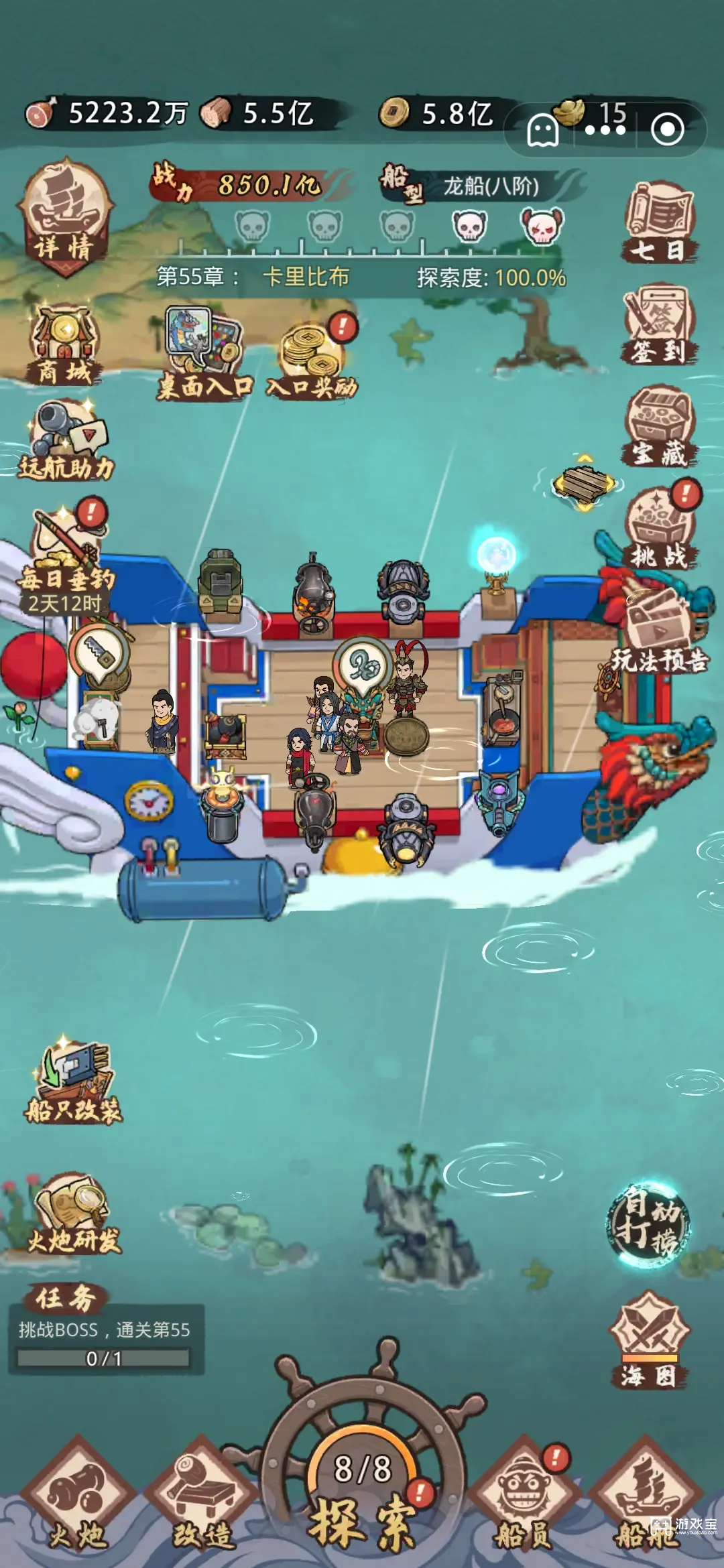Image resolution: width=724 pixels, height=1568 pixels.
Task: Open the 七日 seven-day scroll
Action: click(x=658, y=221)
